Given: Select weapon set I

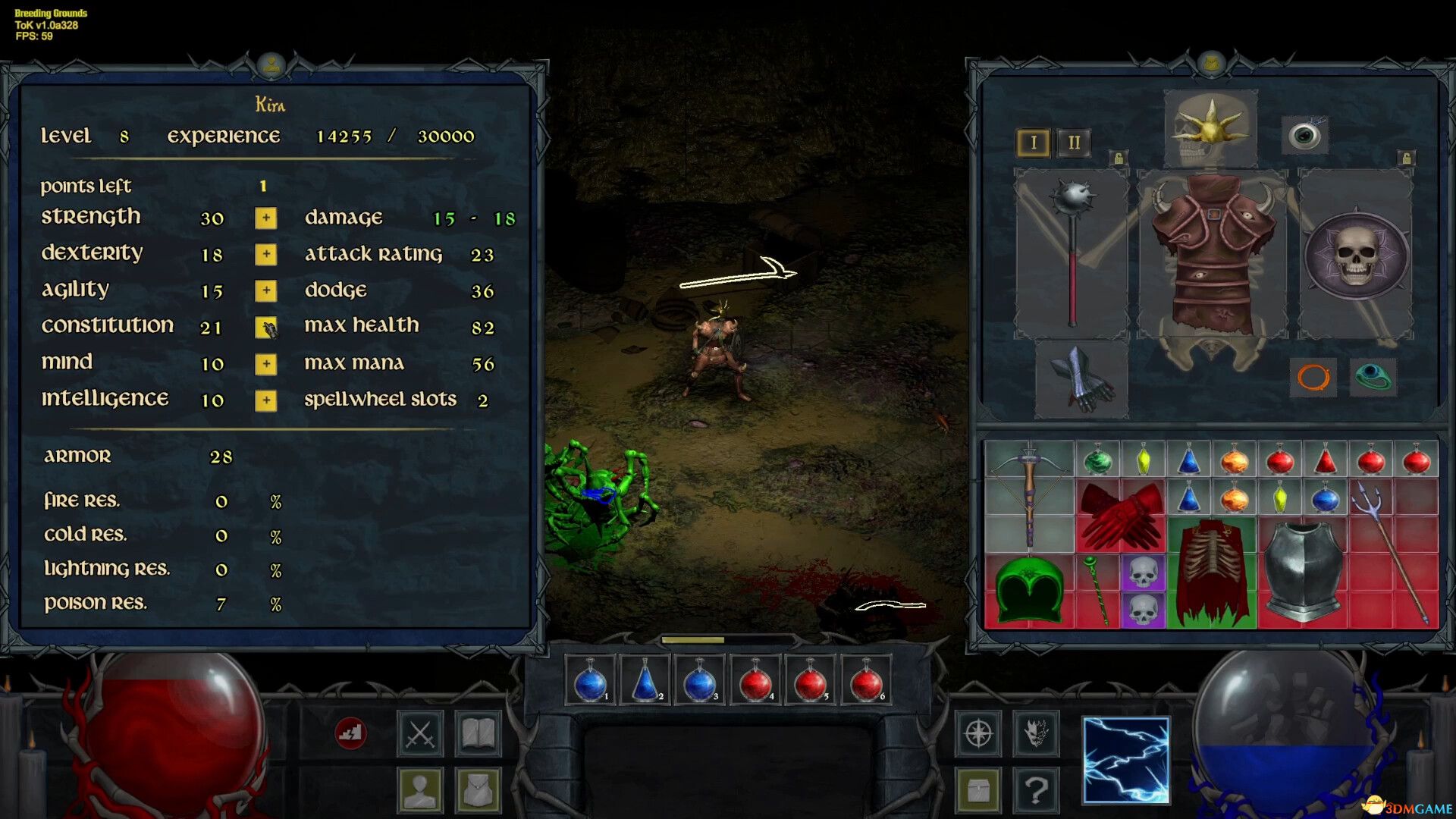Looking at the screenshot, I should (x=1033, y=143).
